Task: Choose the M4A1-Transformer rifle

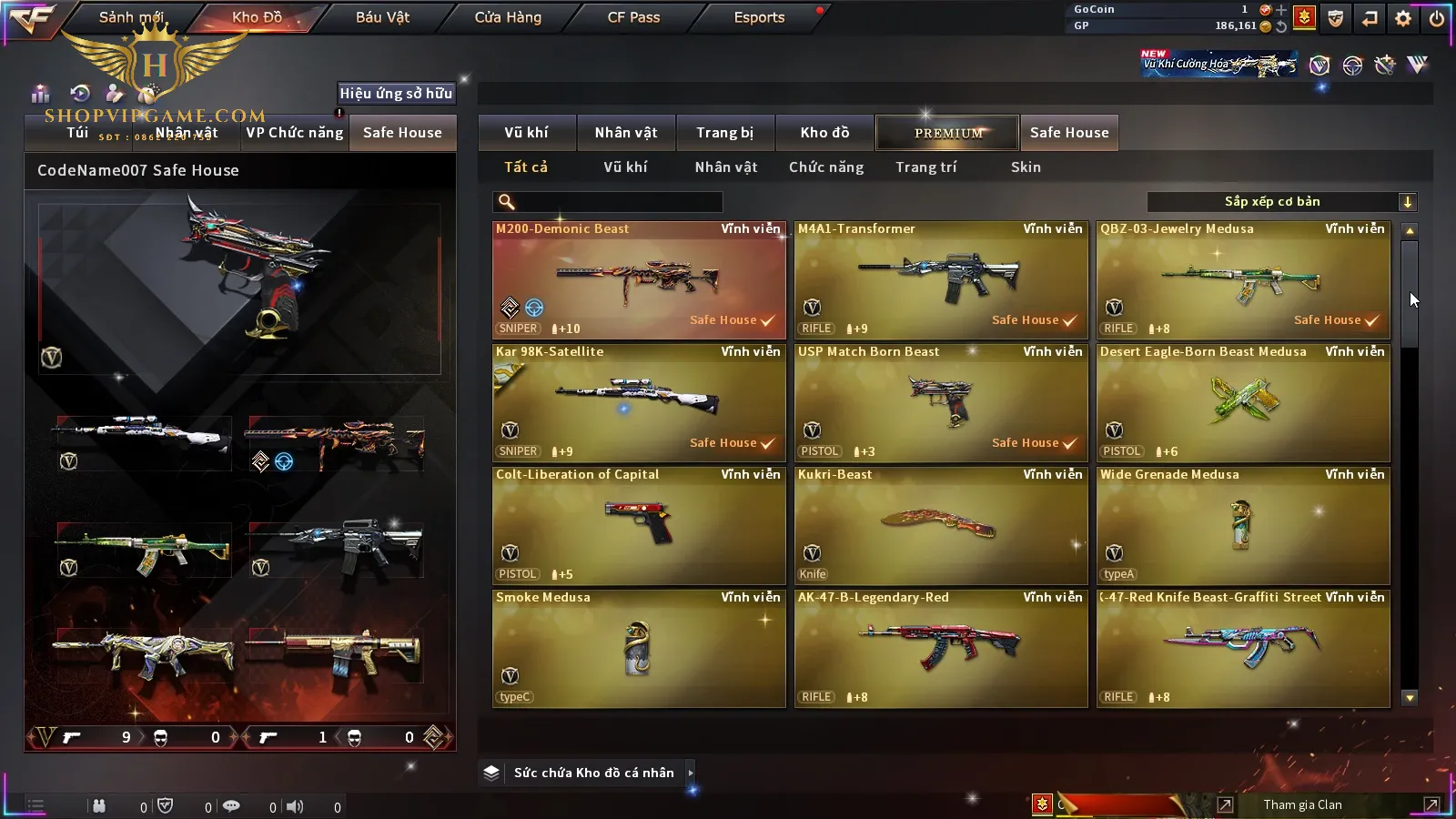Action: (941, 280)
